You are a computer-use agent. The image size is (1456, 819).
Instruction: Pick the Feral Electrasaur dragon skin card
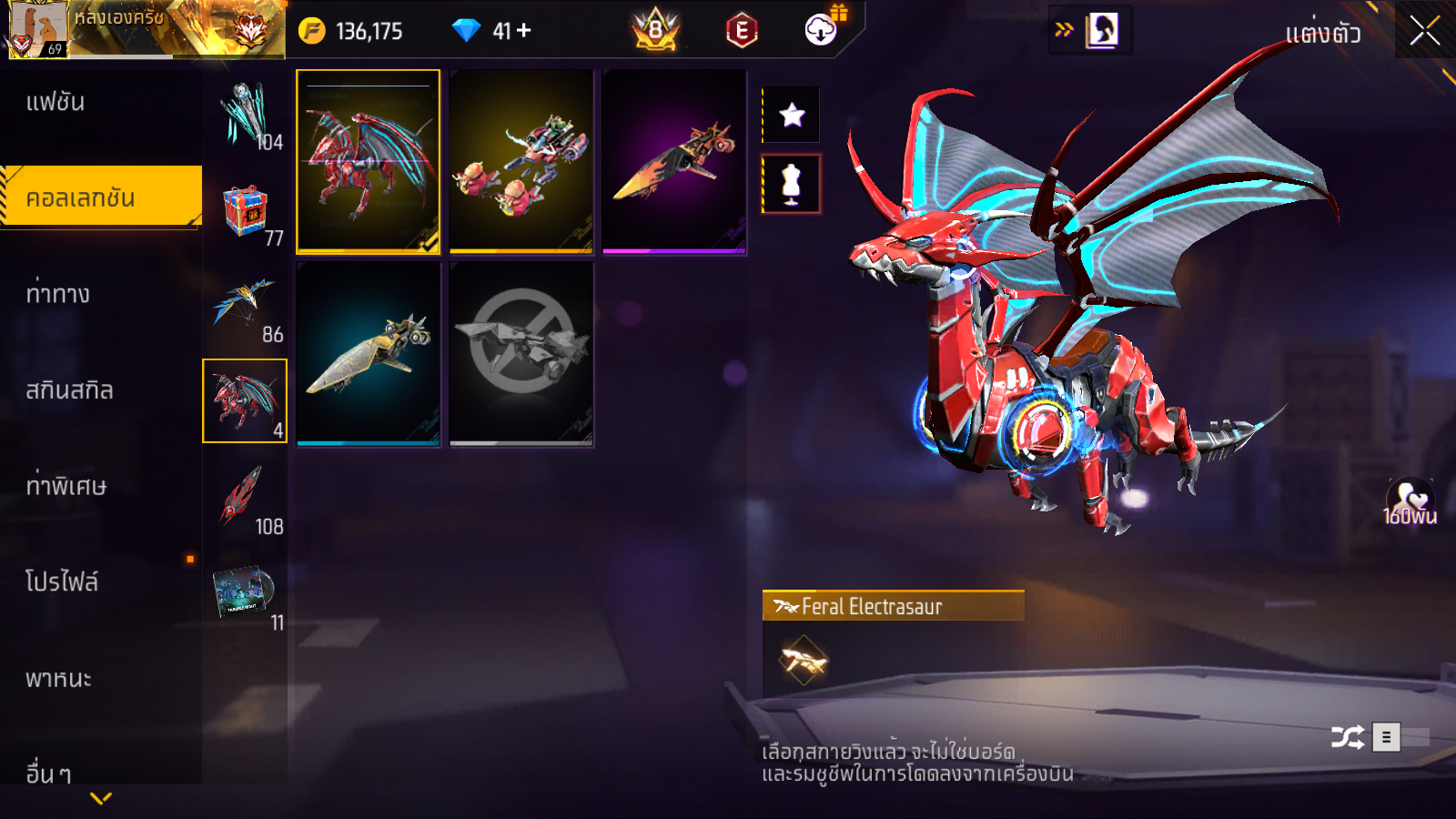[x=368, y=161]
